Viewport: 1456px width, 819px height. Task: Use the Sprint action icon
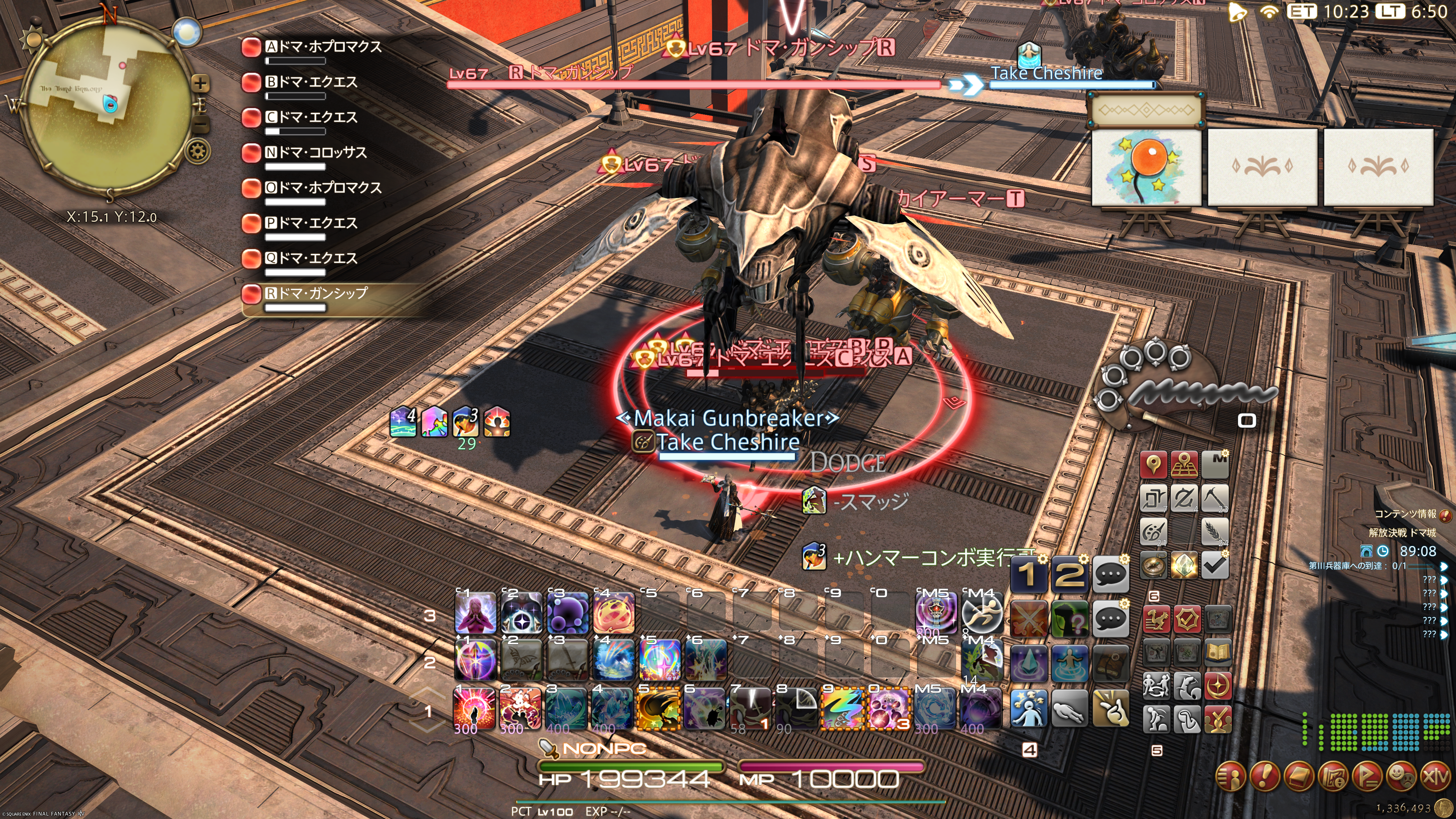coord(982,613)
